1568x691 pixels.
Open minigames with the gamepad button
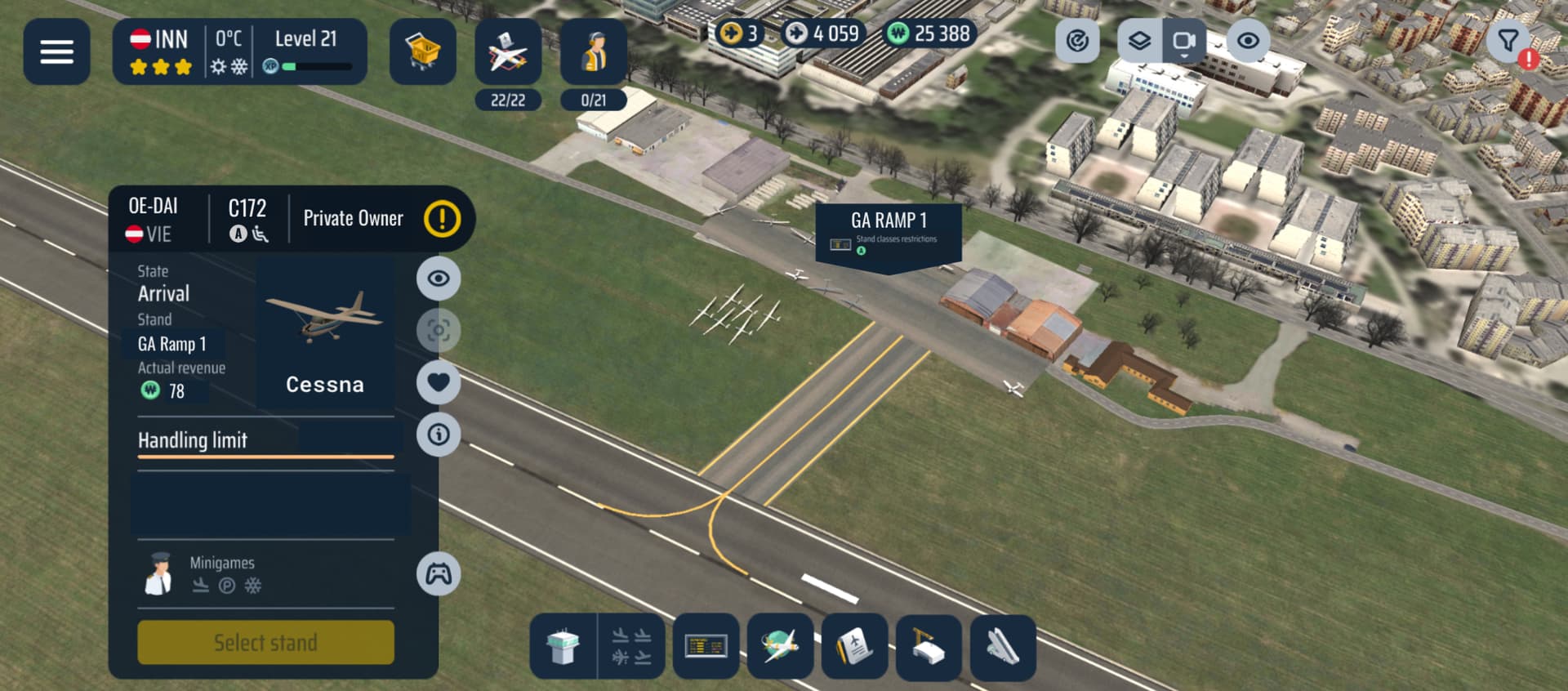(x=439, y=574)
